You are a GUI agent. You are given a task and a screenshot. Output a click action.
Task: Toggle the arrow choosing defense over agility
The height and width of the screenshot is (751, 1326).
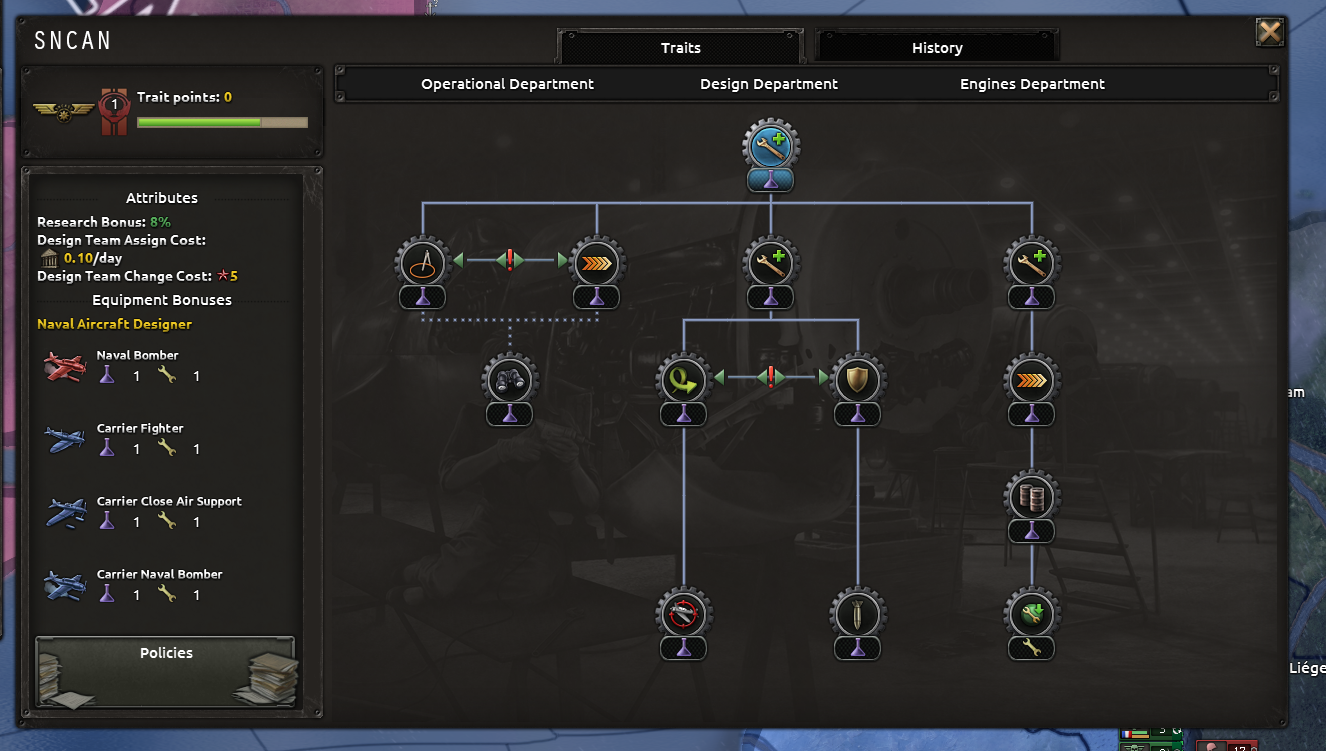pyautogui.click(x=820, y=377)
